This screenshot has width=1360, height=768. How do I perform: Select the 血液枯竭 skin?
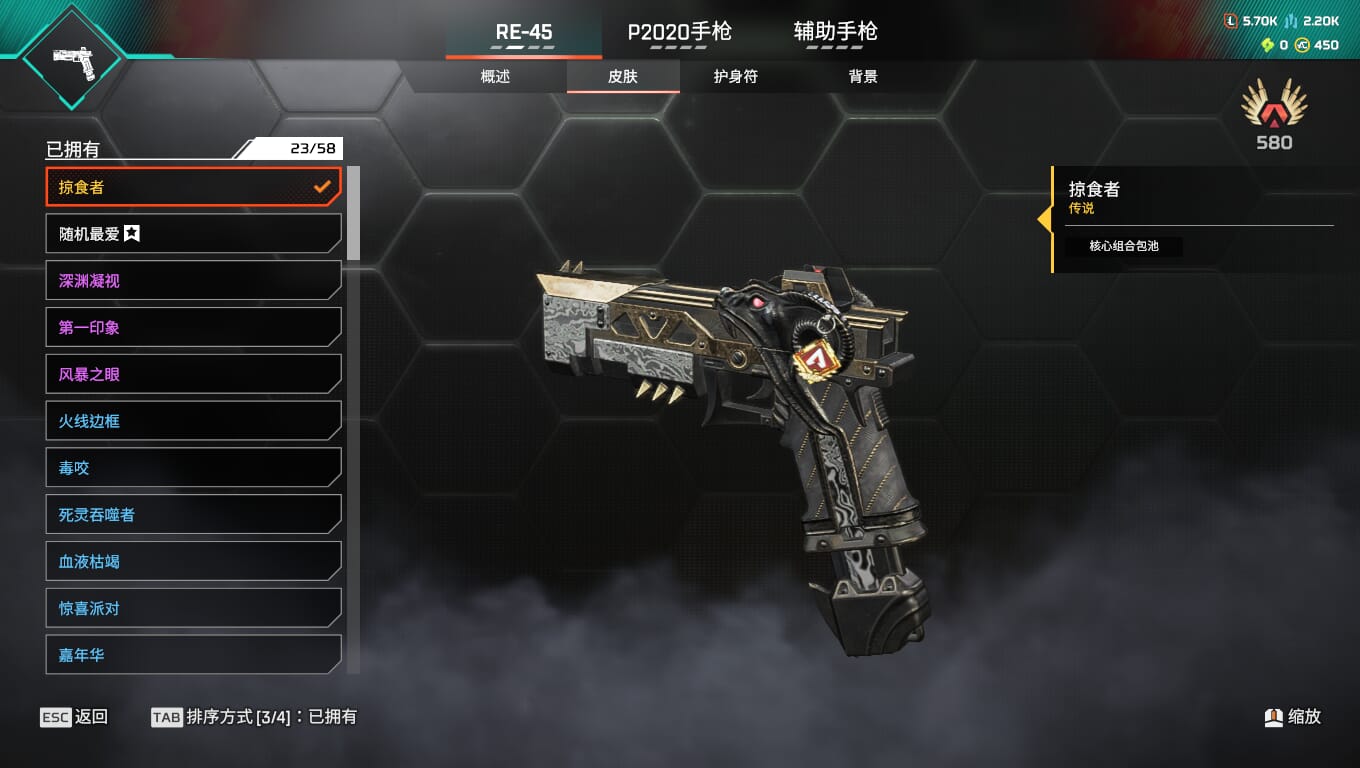pos(193,562)
